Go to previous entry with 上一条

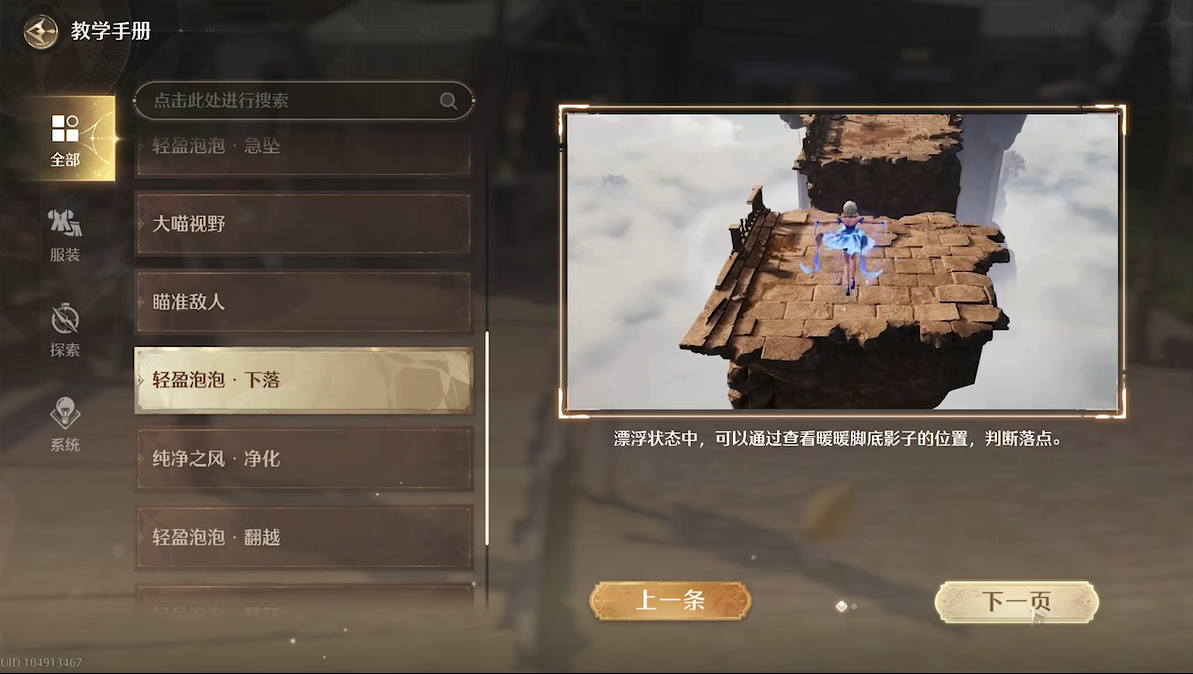pyautogui.click(x=670, y=601)
